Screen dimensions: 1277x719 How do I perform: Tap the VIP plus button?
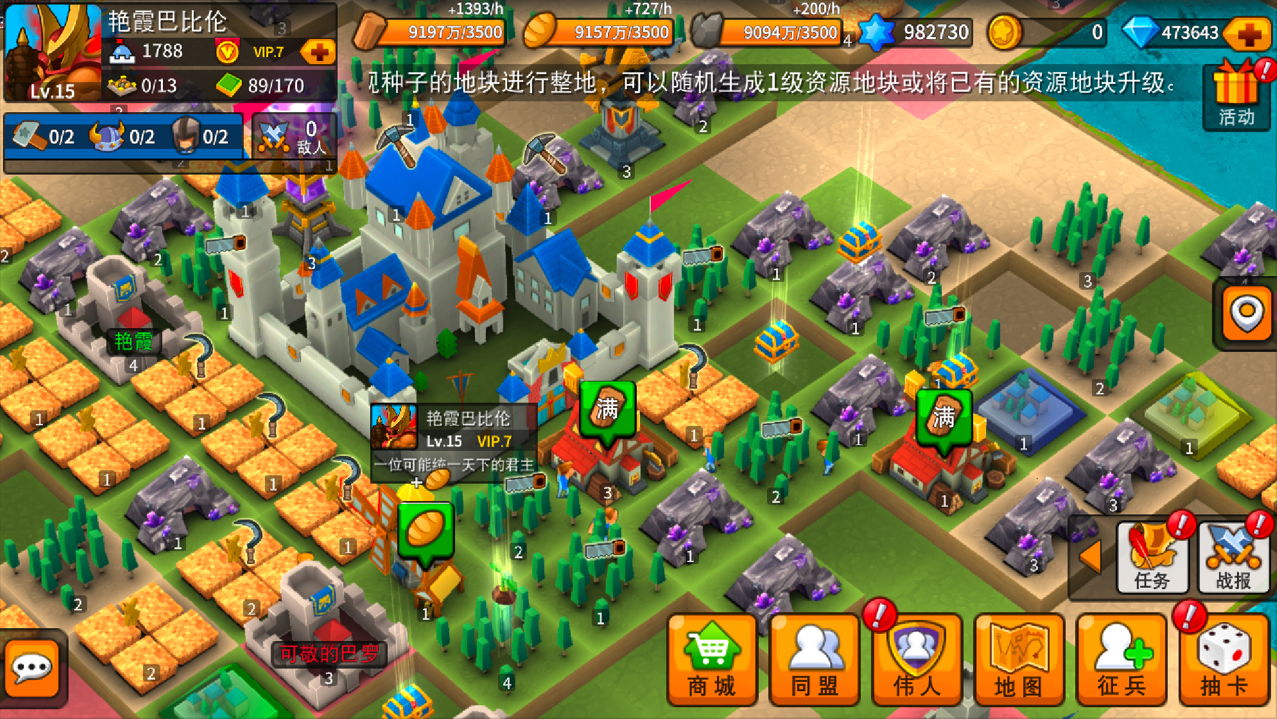click(317, 51)
